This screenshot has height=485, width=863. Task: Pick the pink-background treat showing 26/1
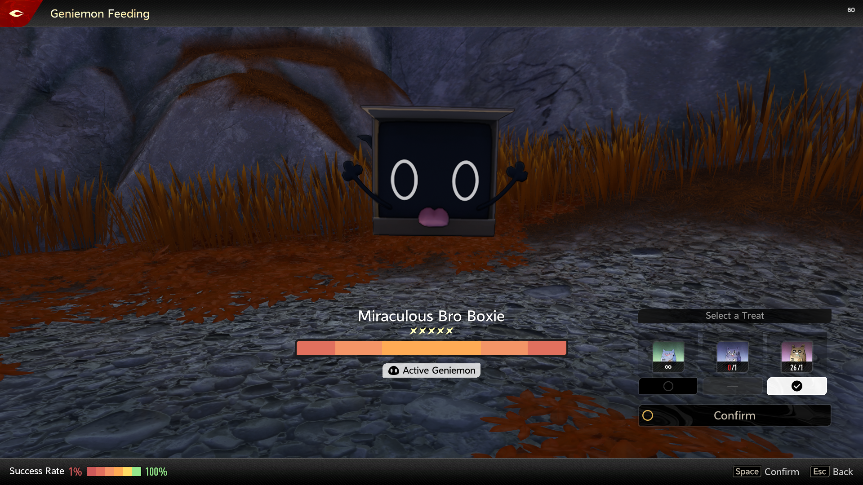pos(796,354)
